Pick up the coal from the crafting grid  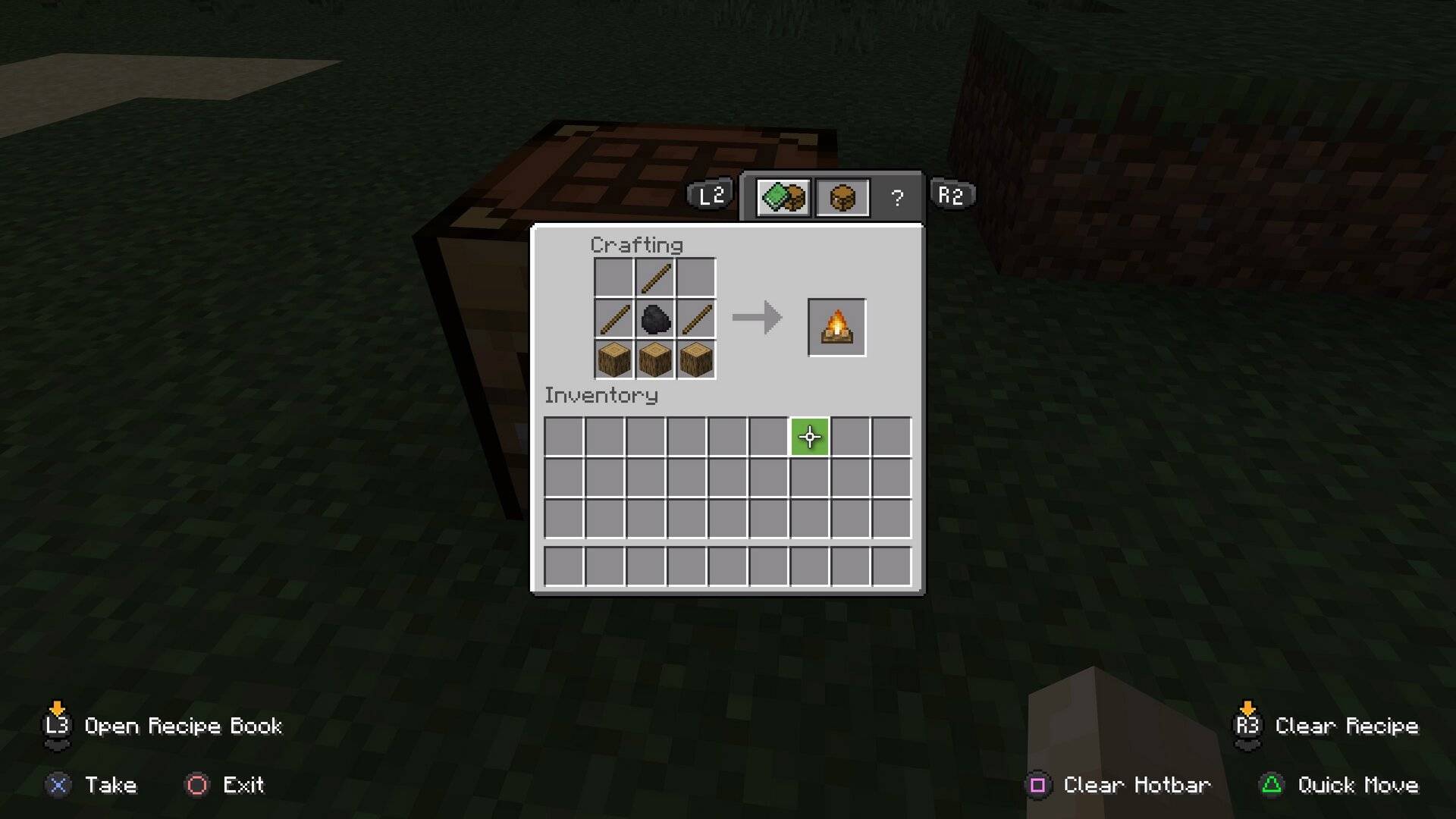pyautogui.click(x=655, y=319)
